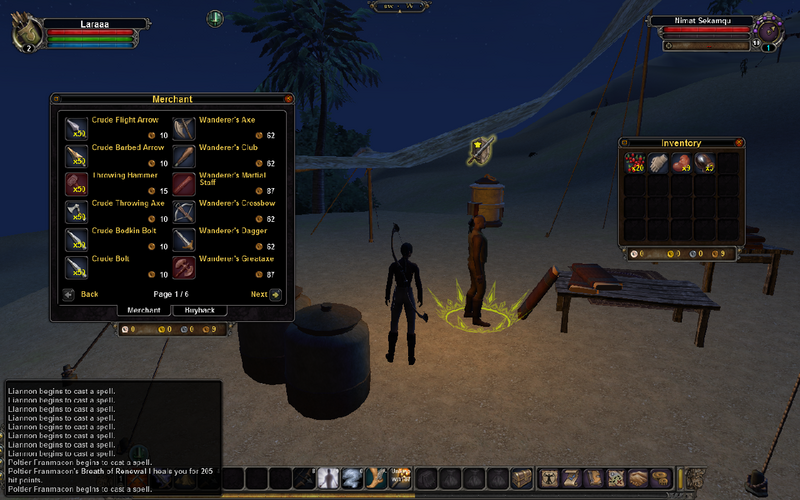Buy the Crude Flight Arrow stack
The height and width of the screenshot is (500, 800).
(78, 128)
